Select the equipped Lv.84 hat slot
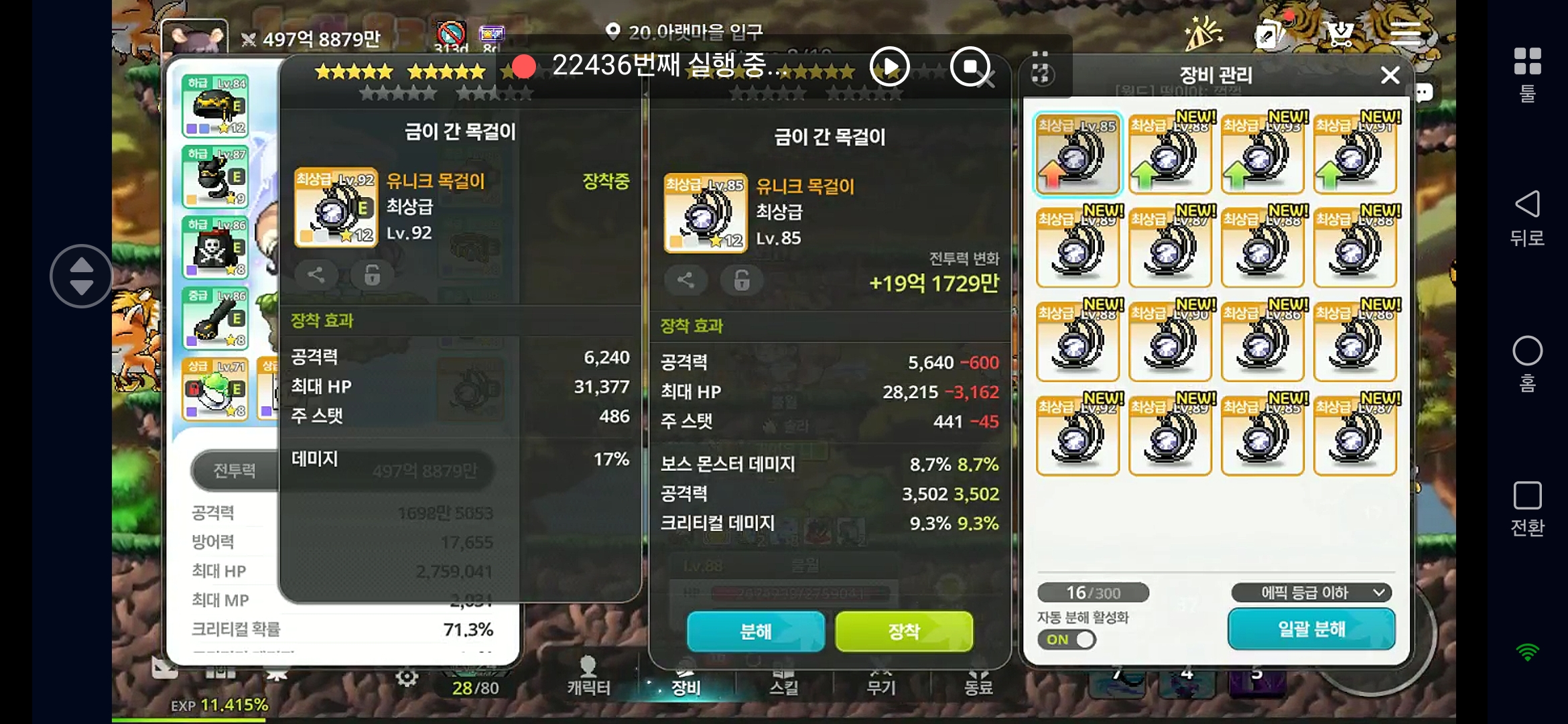Image resolution: width=1568 pixels, height=724 pixels. point(215,106)
